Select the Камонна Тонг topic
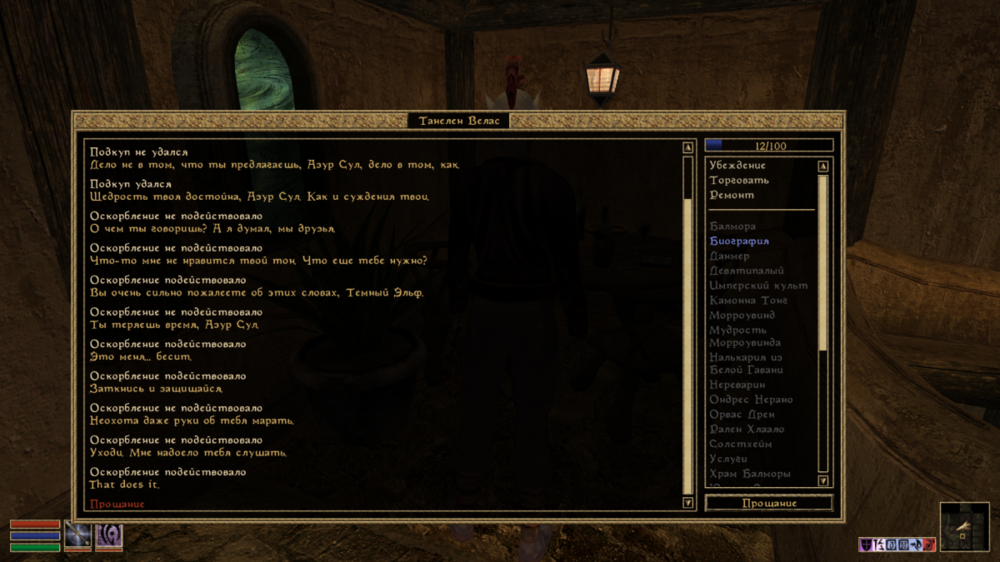This screenshot has width=1000, height=562. 749,301
